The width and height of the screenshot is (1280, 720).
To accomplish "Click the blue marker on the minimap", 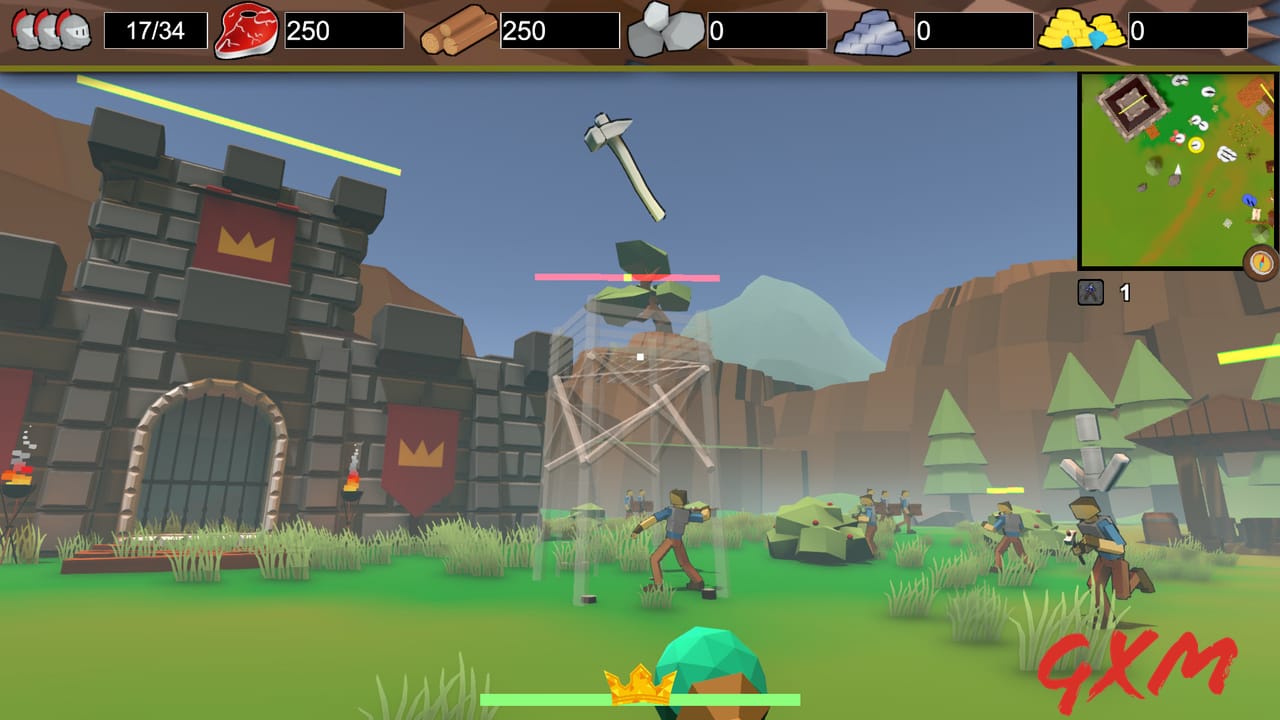I will tap(1249, 199).
